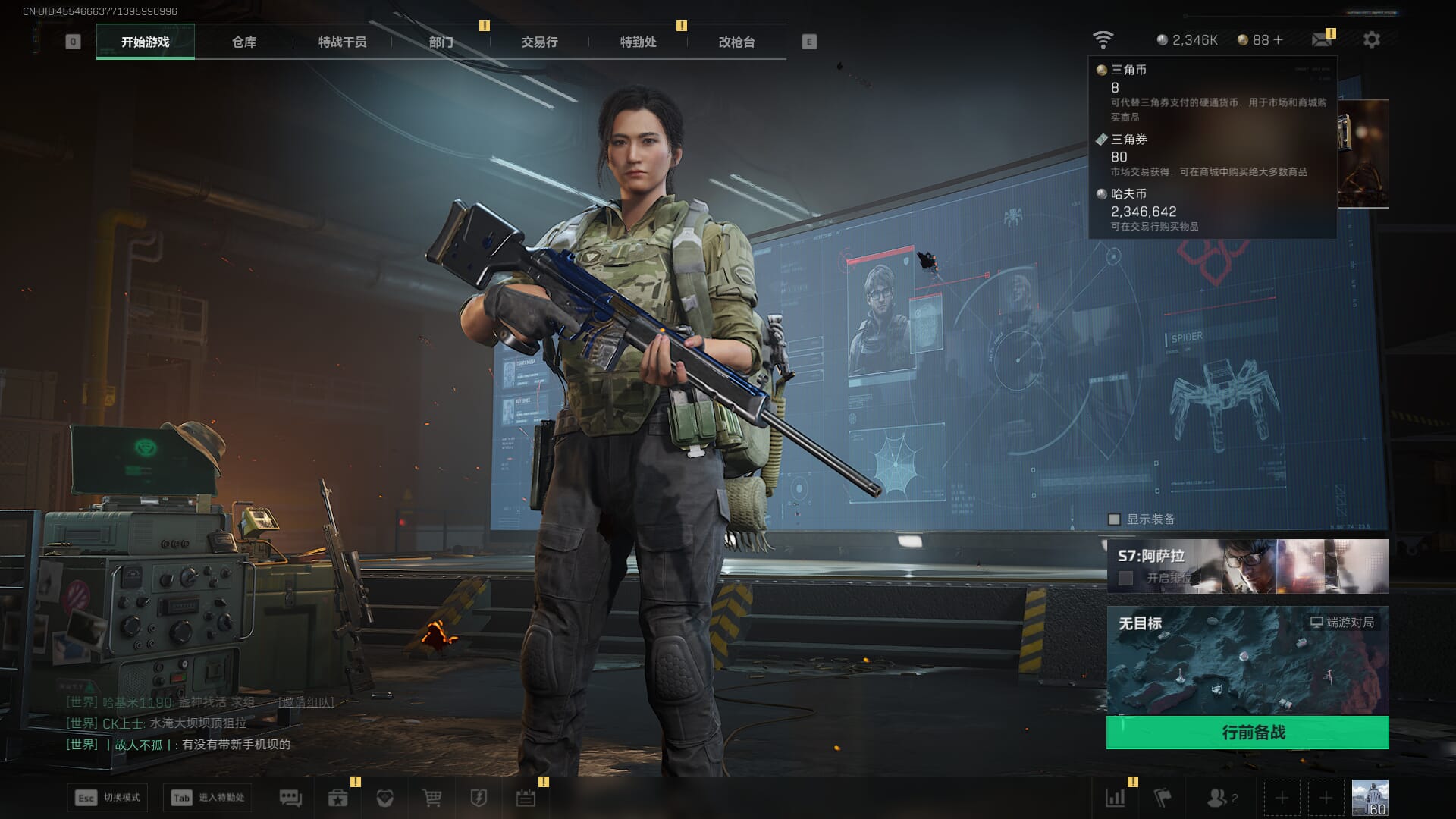Open the 特战干员 operators tab
Viewport: 1456px width, 819px height.
click(342, 42)
